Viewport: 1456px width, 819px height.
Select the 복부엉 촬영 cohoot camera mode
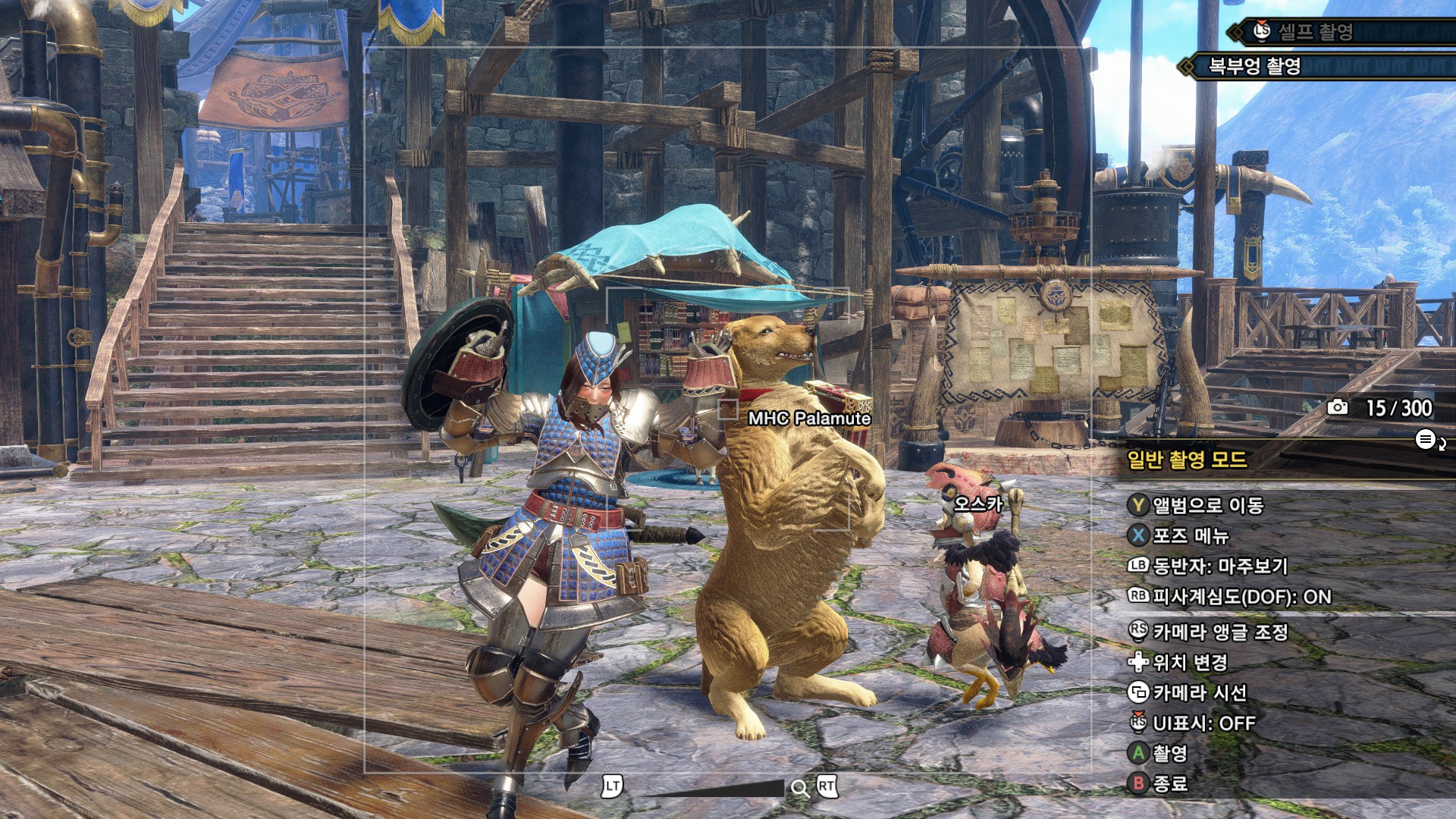pos(1254,67)
